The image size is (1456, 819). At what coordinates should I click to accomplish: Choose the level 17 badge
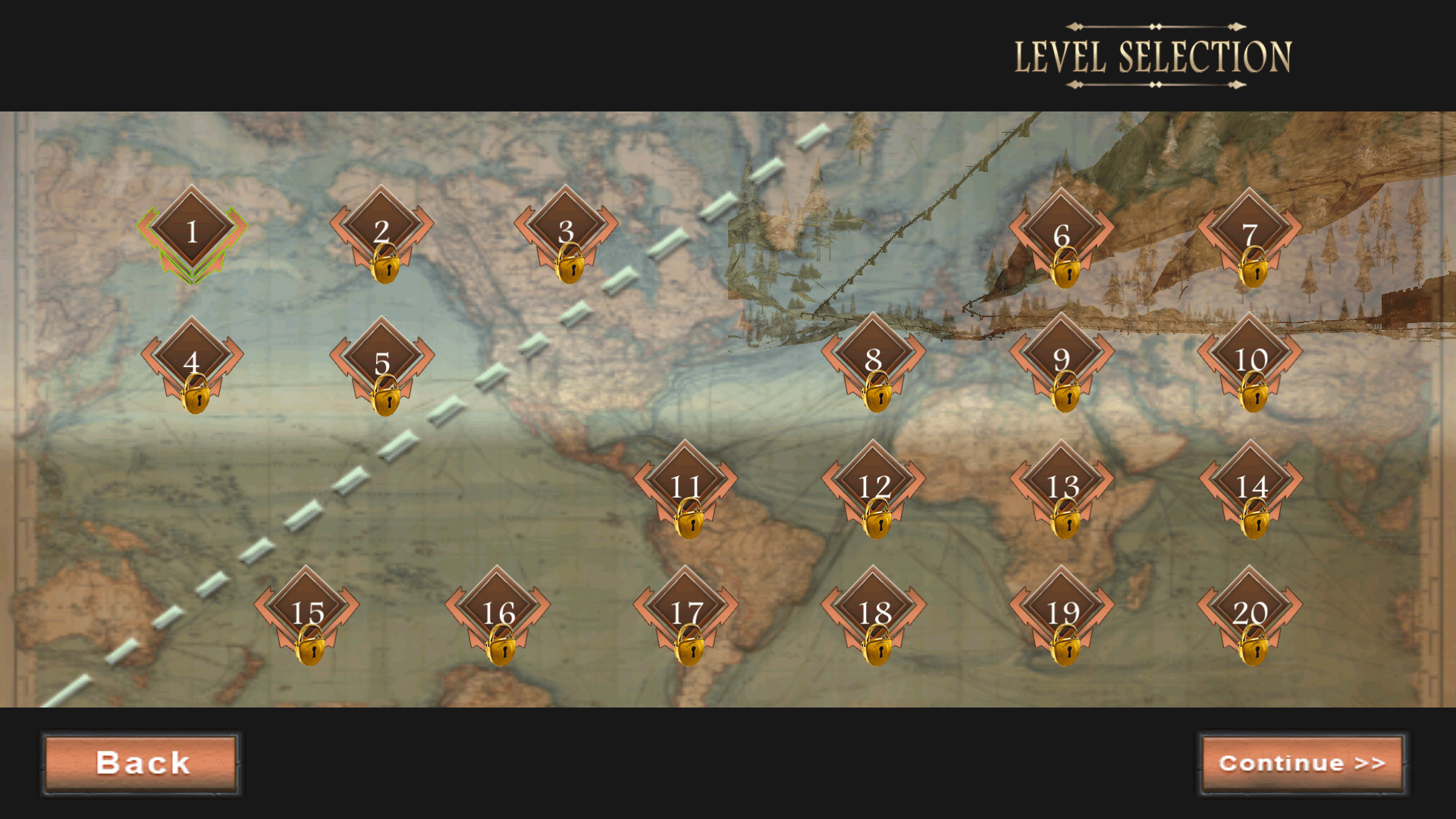[x=686, y=612]
